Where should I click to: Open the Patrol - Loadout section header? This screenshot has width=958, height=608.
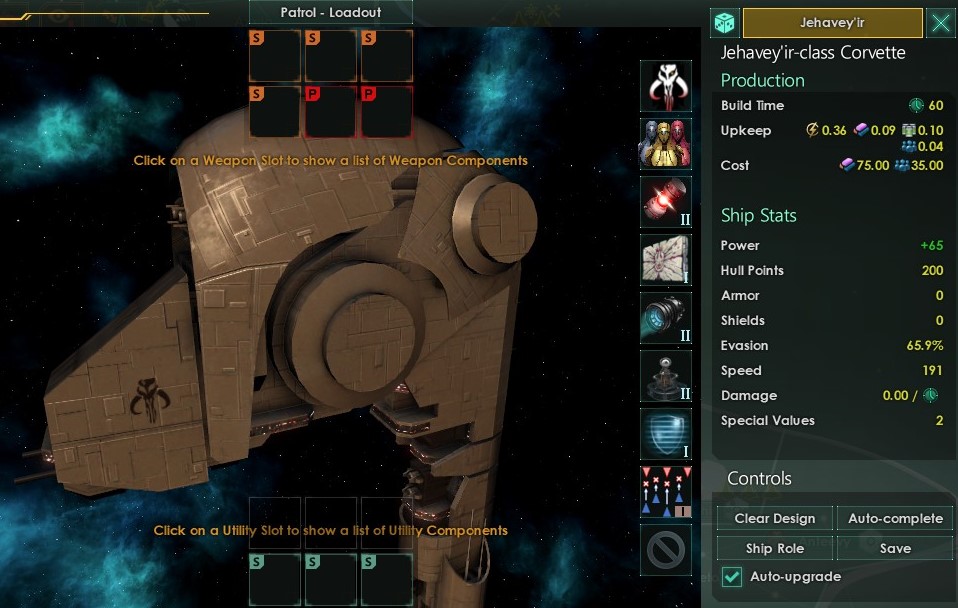(x=316, y=13)
